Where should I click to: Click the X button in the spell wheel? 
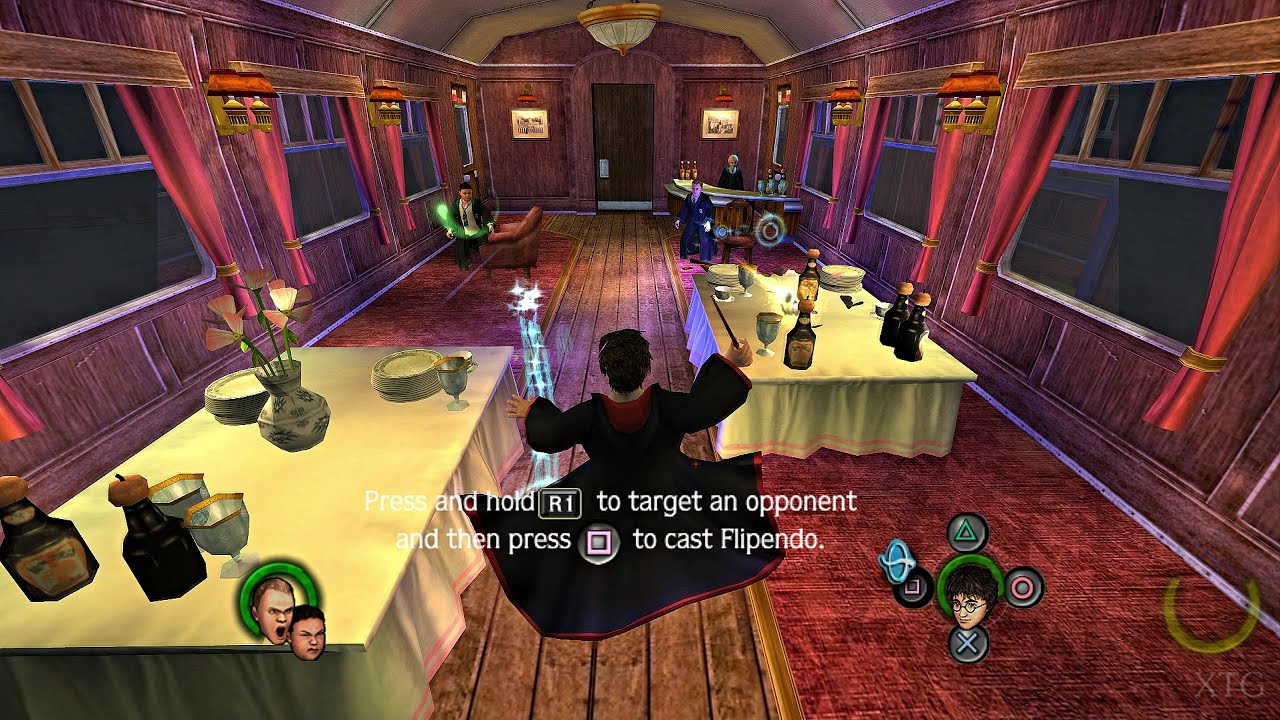966,643
